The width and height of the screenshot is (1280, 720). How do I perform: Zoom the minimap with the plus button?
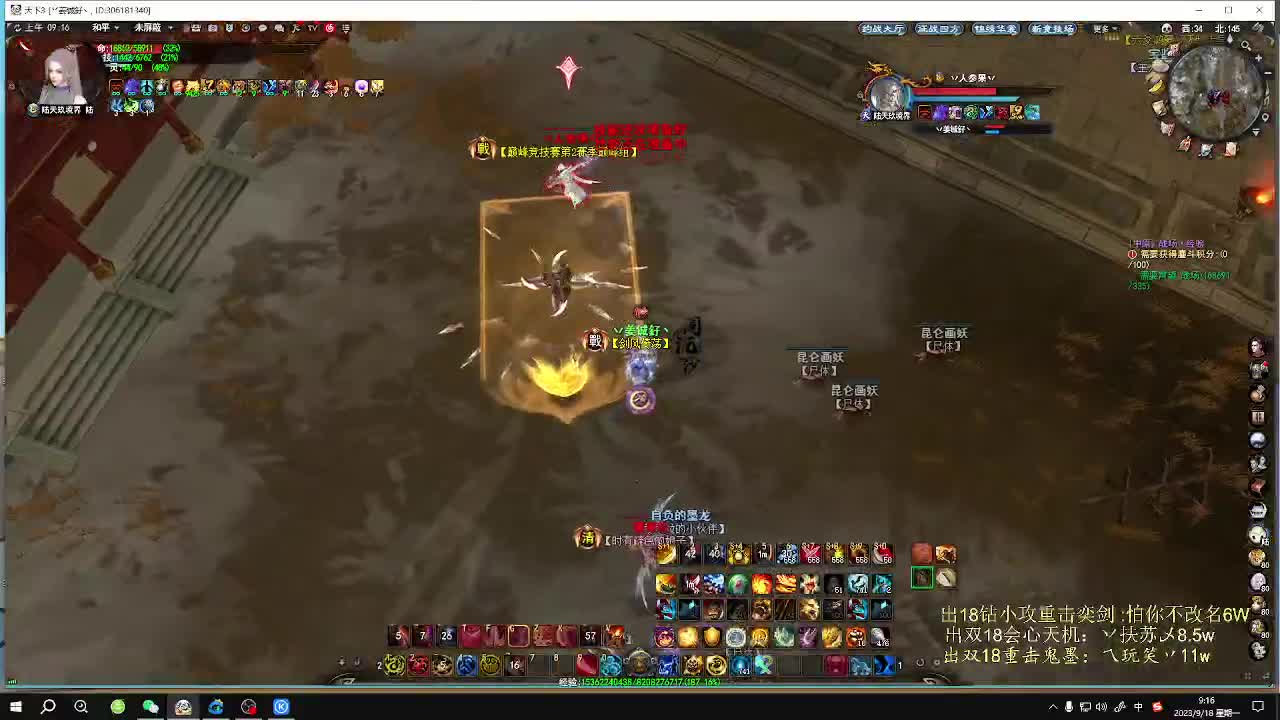pos(1258,58)
